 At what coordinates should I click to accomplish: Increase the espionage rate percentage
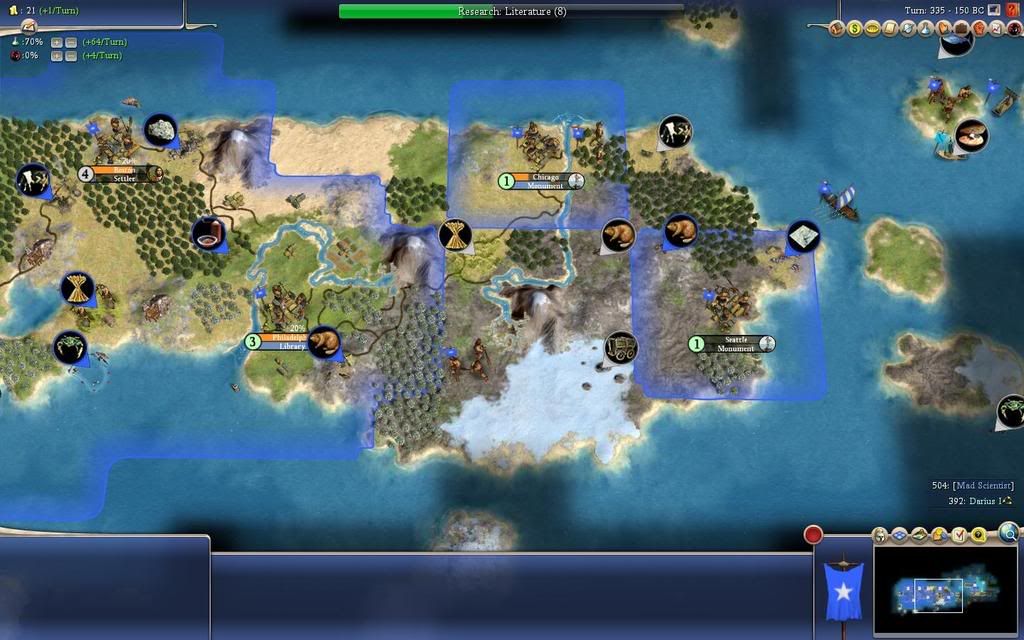(56, 56)
